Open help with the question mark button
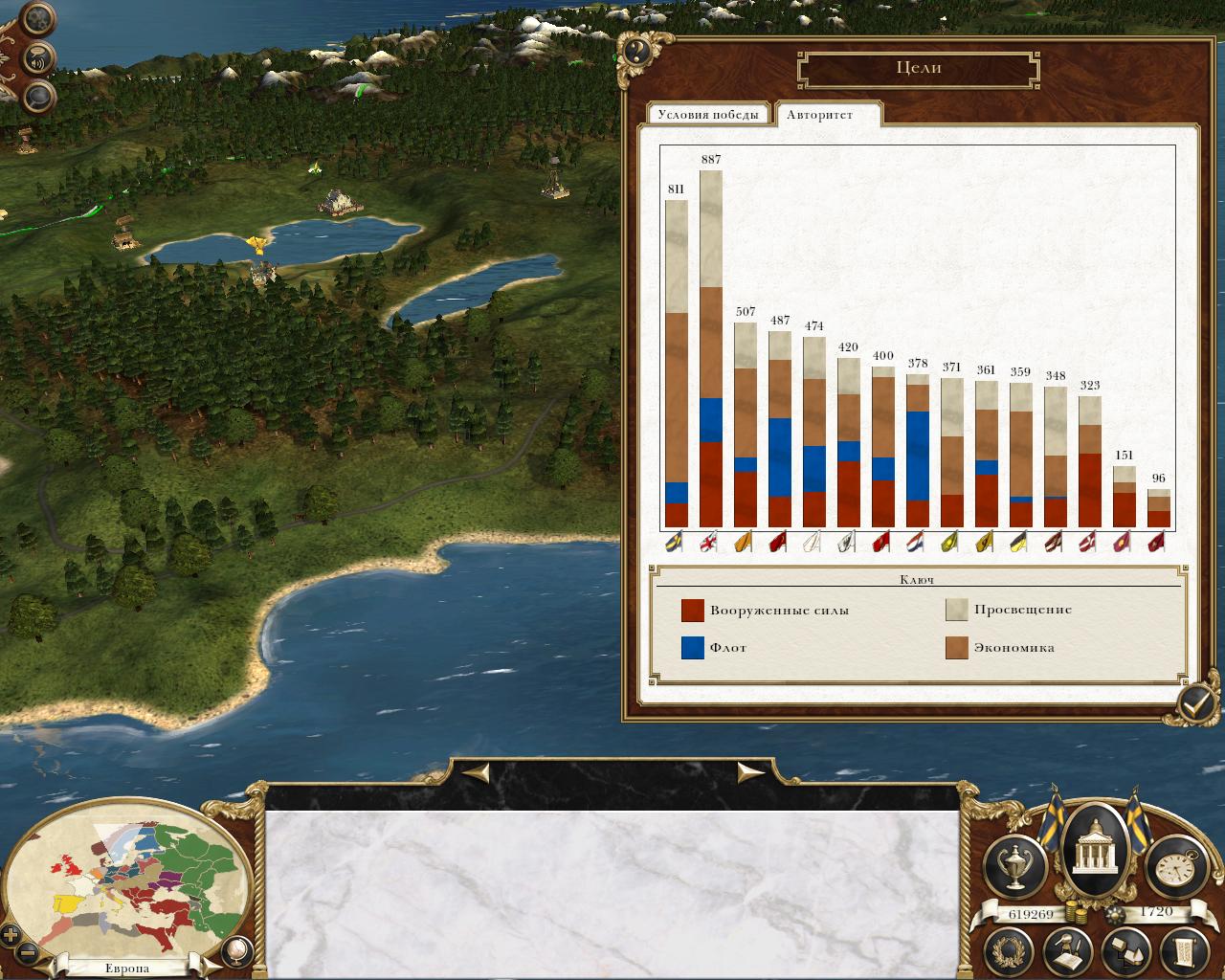This screenshot has height=980, width=1225. click(x=638, y=52)
